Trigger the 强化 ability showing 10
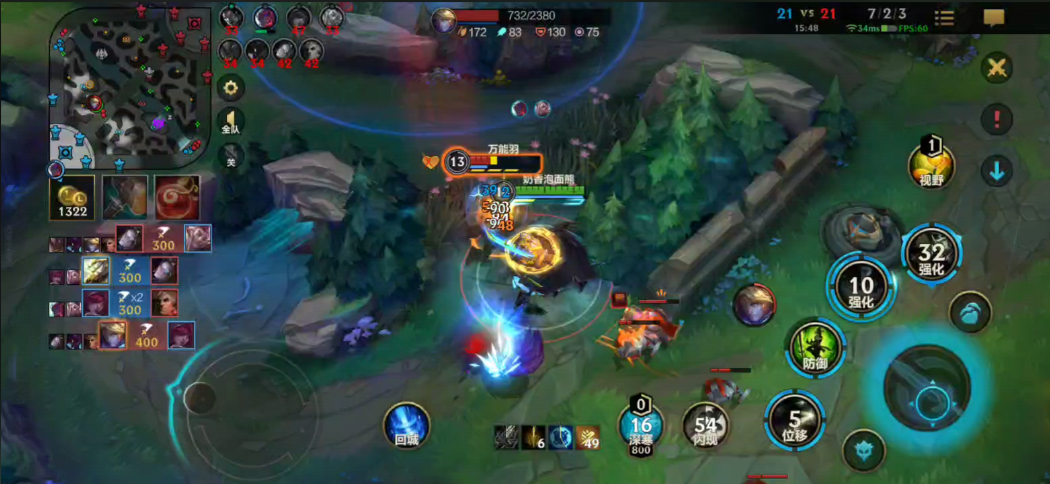The width and height of the screenshot is (1050, 484). [x=860, y=285]
